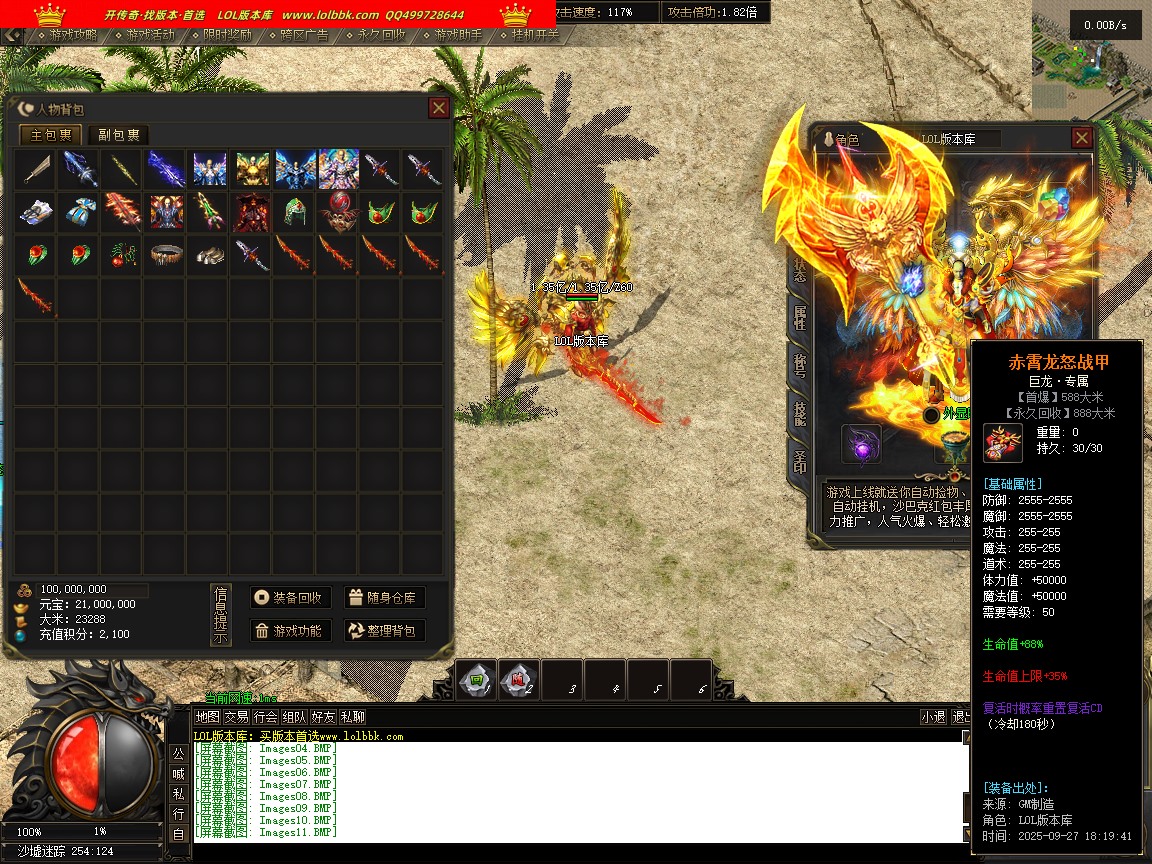Image resolution: width=1152 pixels, height=864 pixels.
Task: Switch to the 副包裹 bag tab
Action: [x=118, y=135]
